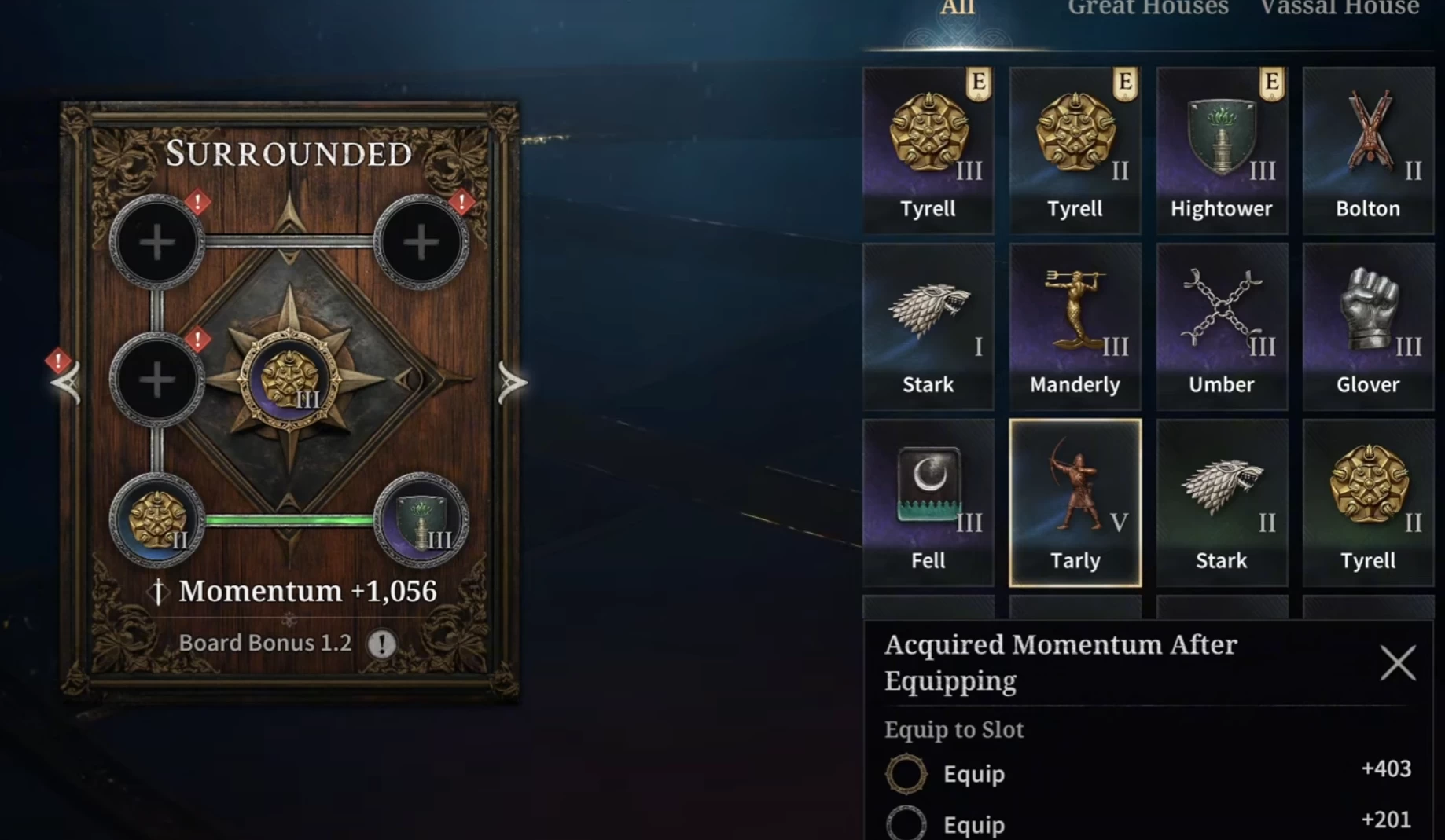
Task: Go to the previous board with left arrow
Action: (68, 383)
